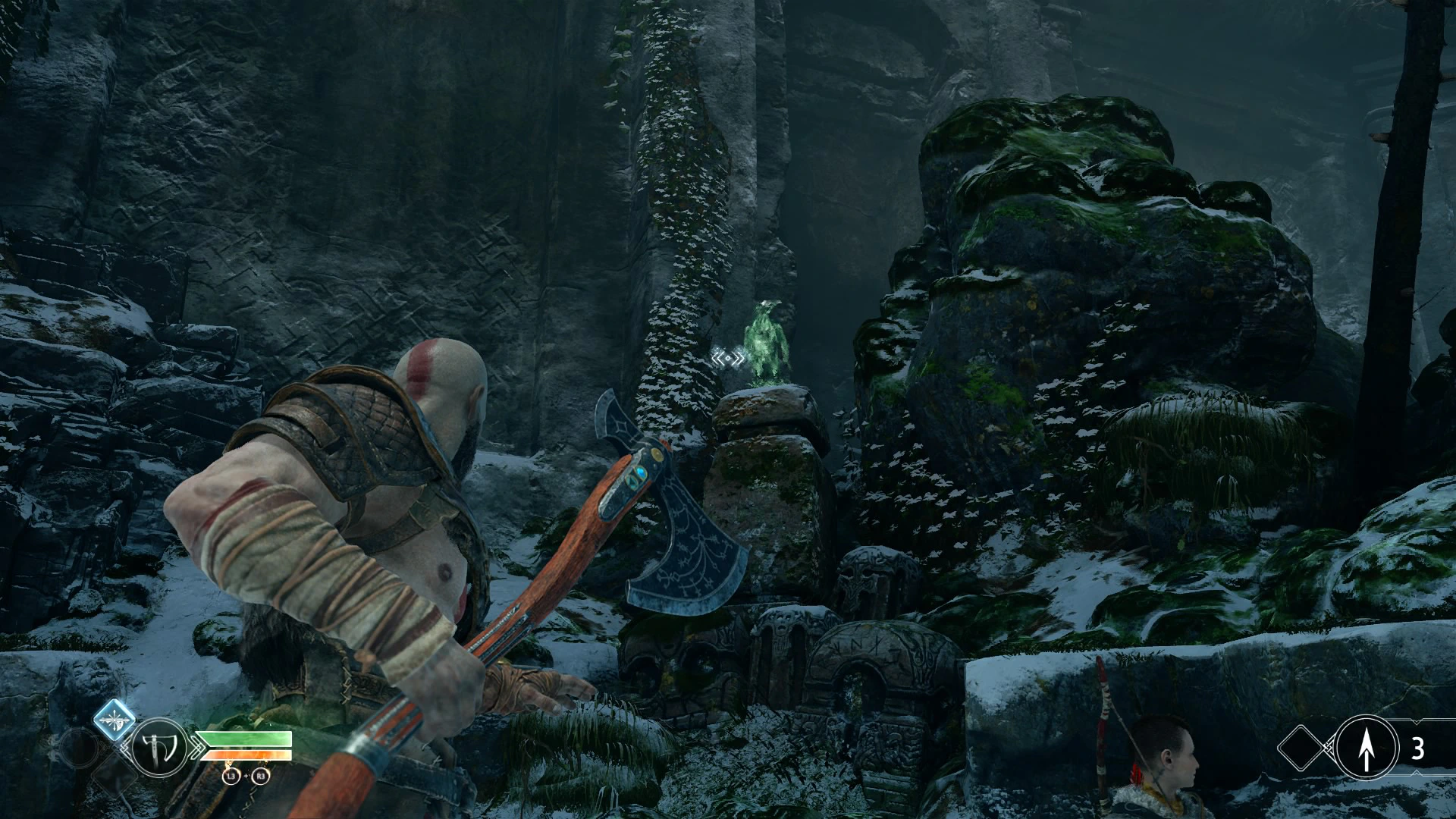Select the Leviathan Axe weapon icon
This screenshot has height=819, width=1456.
click(x=160, y=748)
